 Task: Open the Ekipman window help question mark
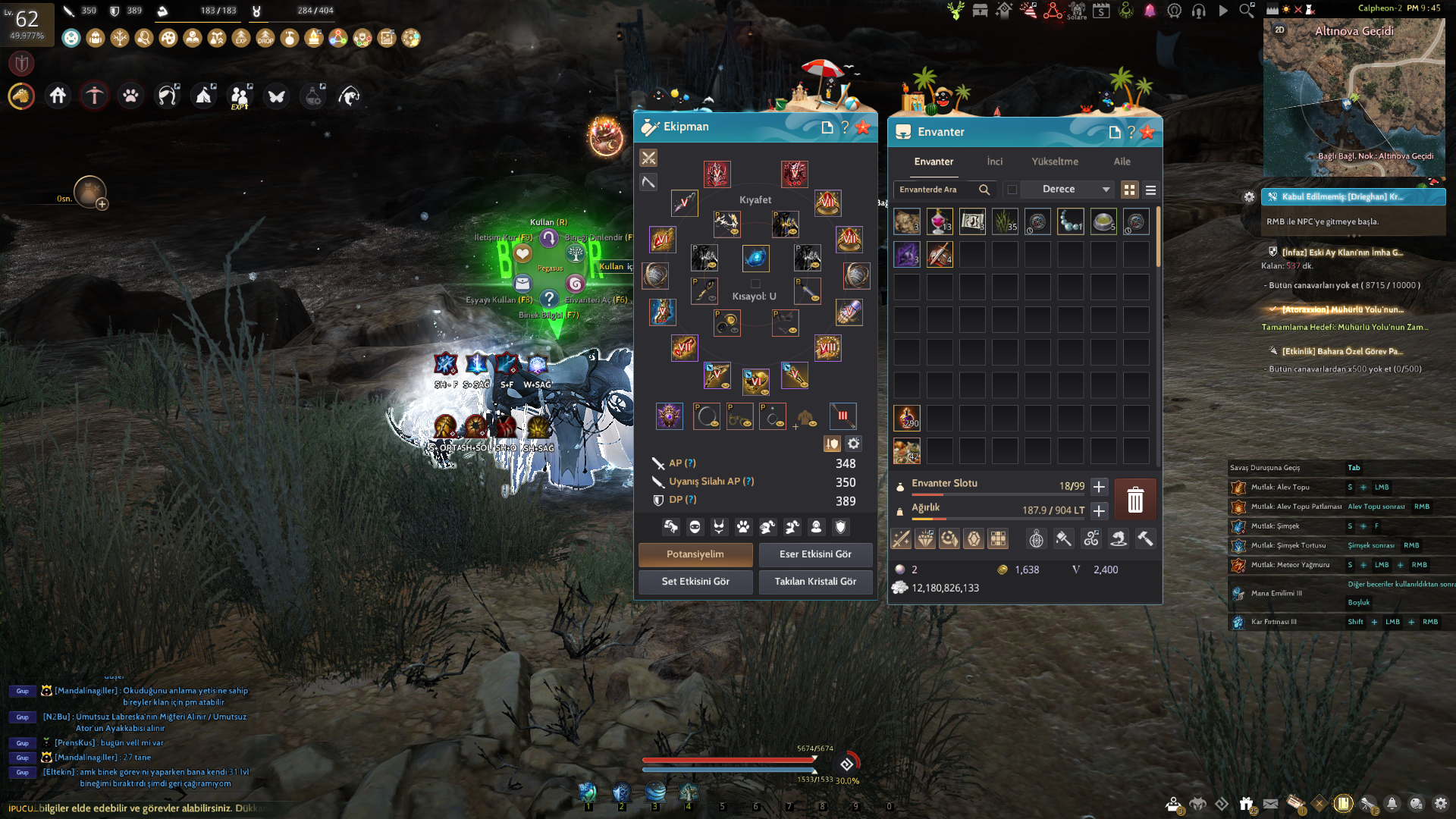point(845,127)
